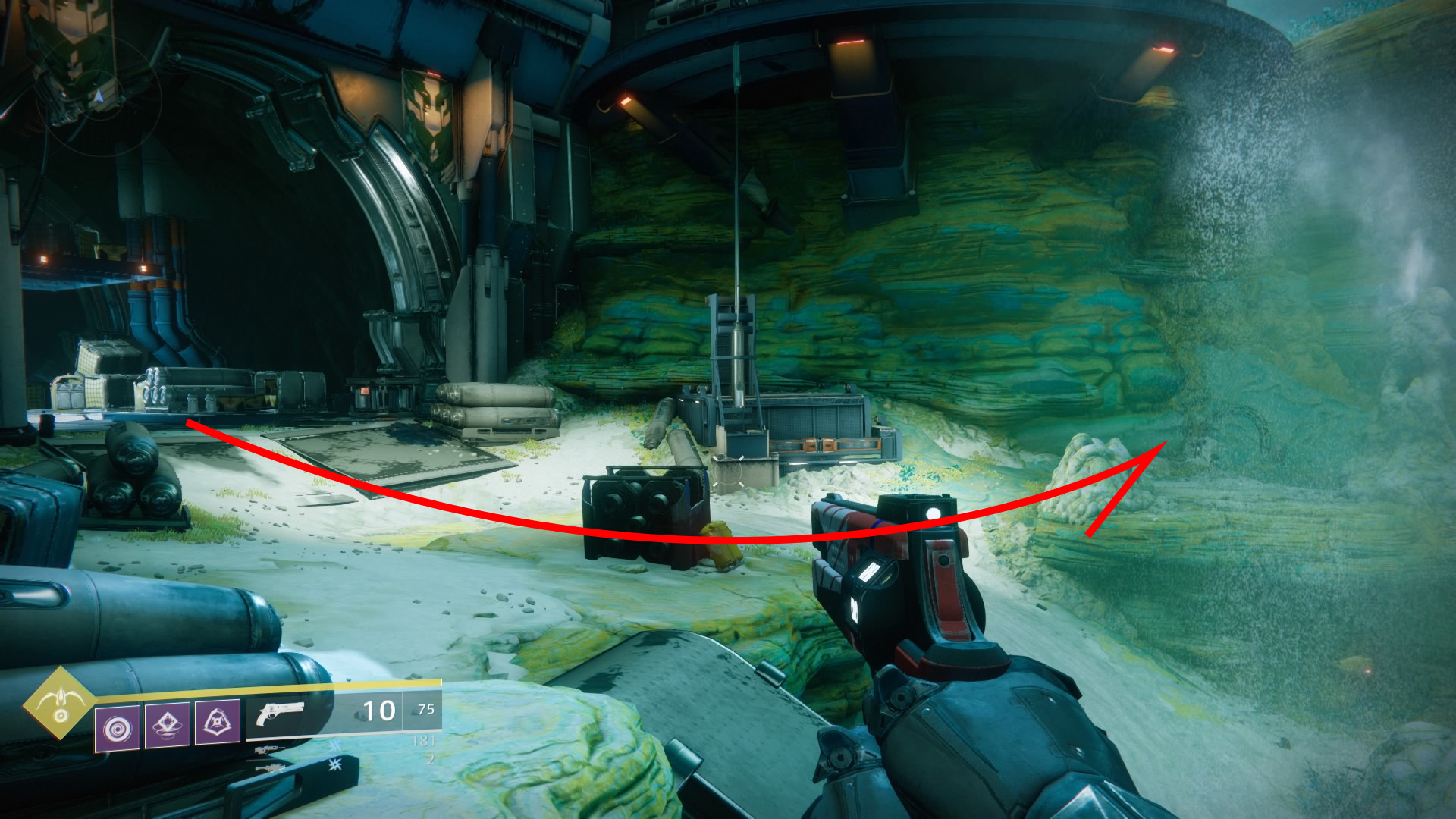Switch to the bottom stowed weapon icon
Viewport: 1456px width, 819px height.
click(x=271, y=768)
